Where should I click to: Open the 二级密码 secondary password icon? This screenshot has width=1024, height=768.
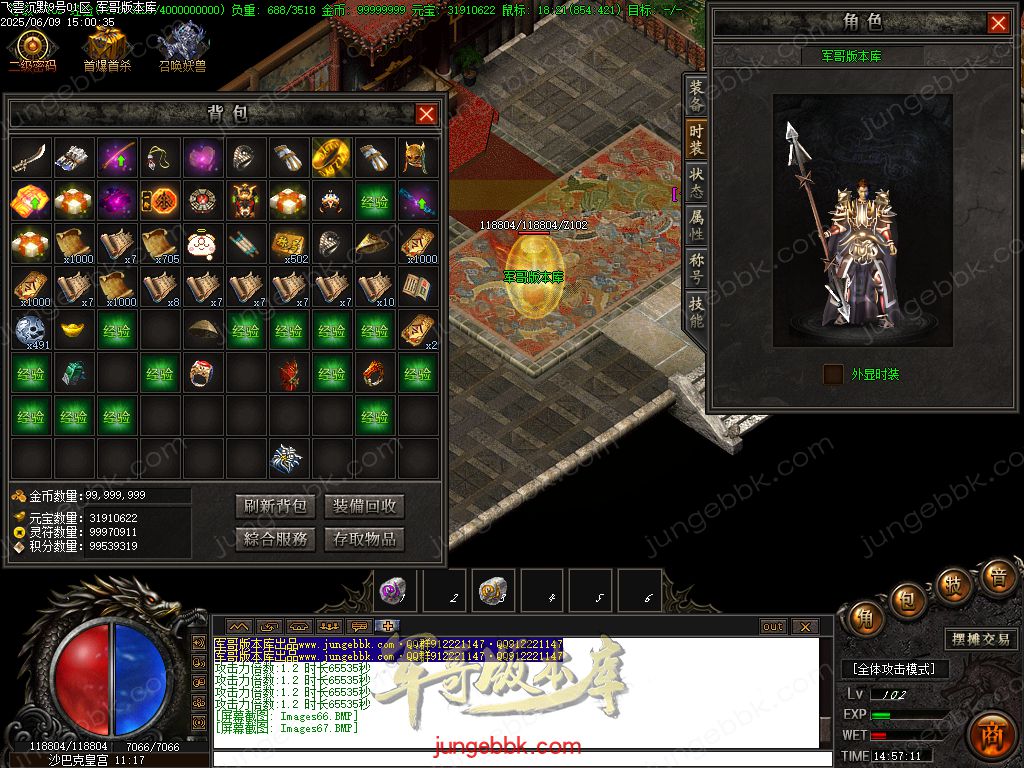coord(32,48)
